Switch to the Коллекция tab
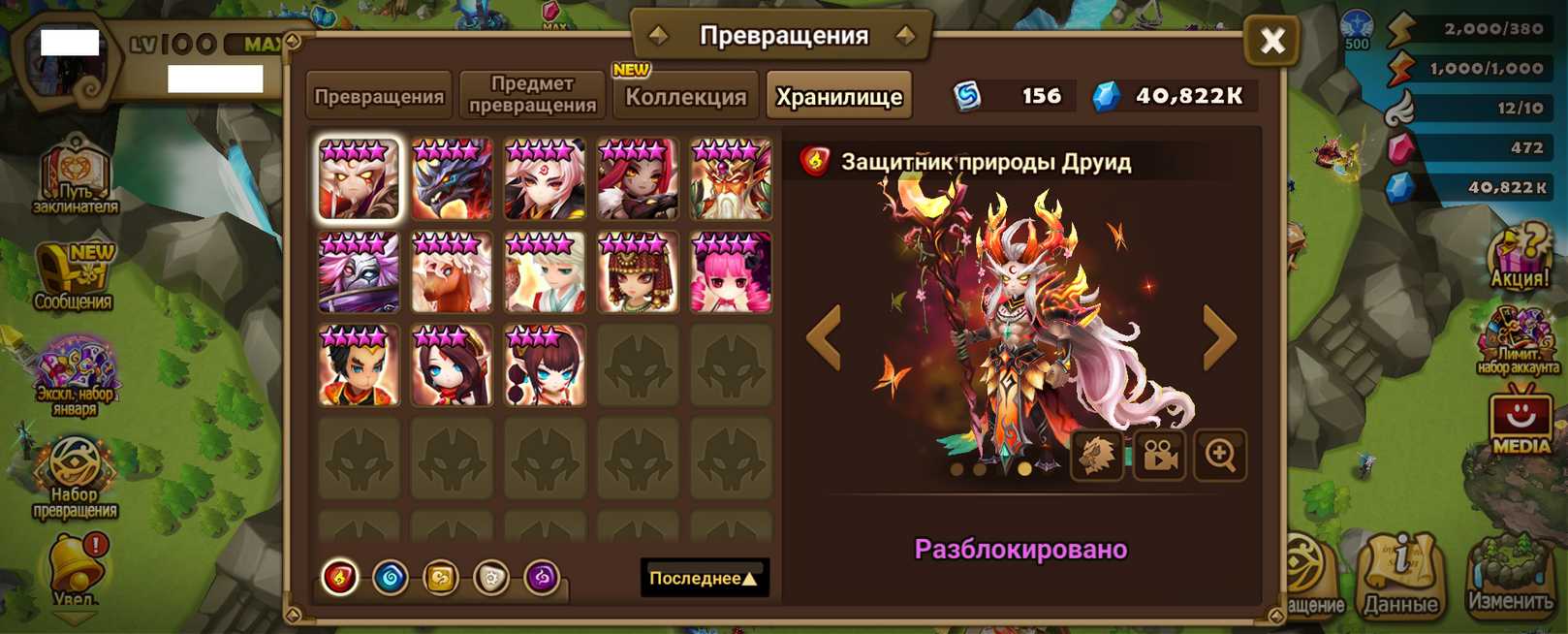1568x634 pixels. (685, 96)
